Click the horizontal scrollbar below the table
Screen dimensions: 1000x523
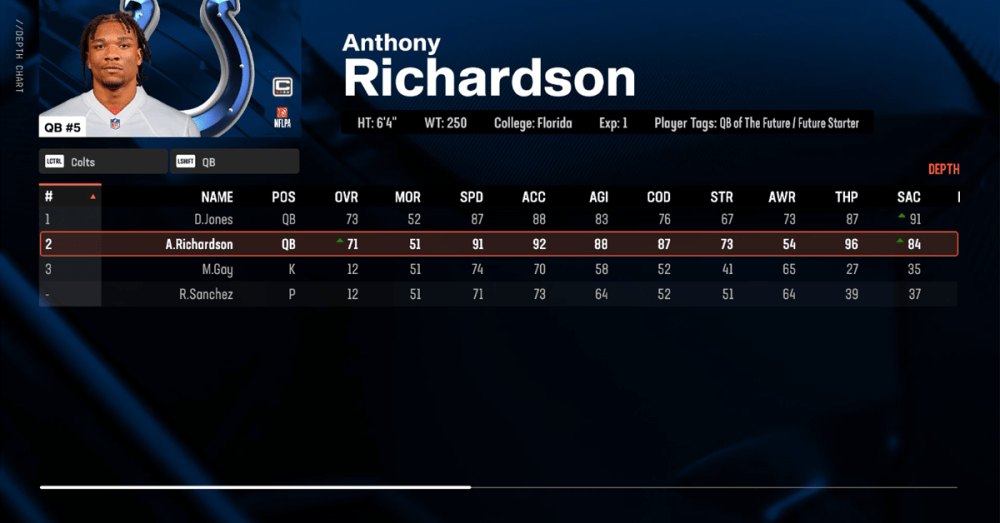pos(255,487)
